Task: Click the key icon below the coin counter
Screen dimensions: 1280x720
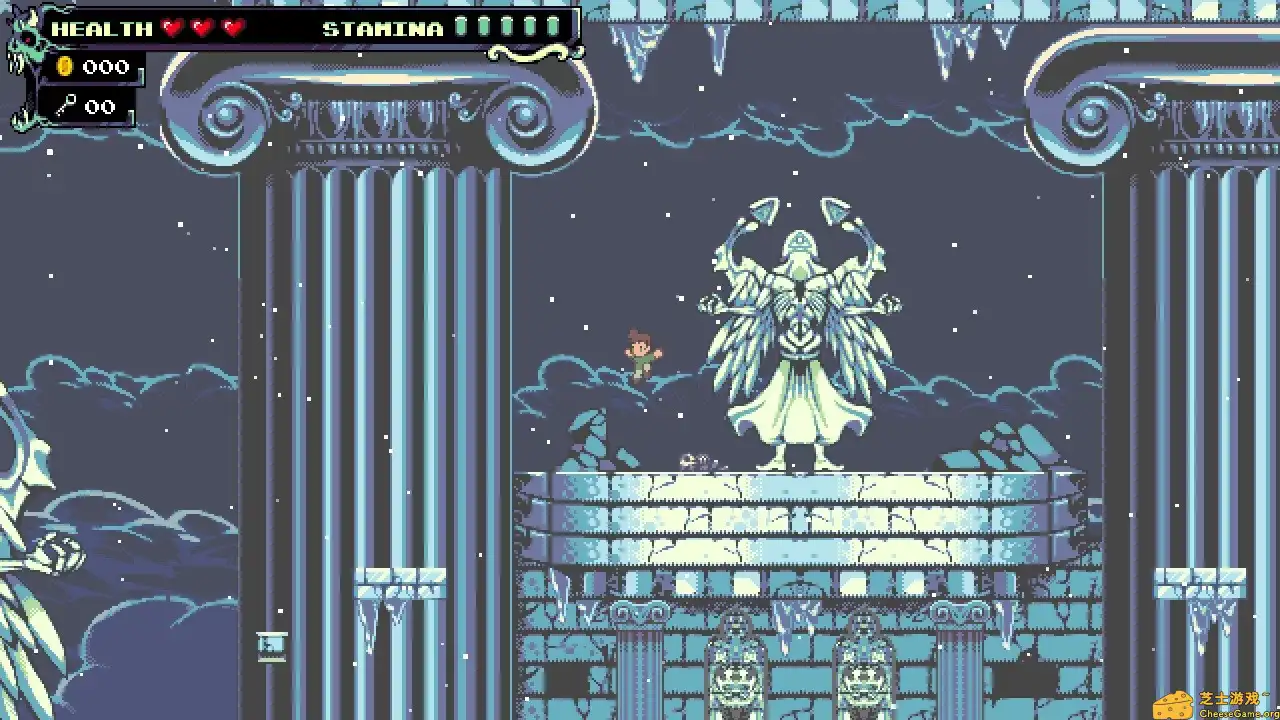Action: (64, 106)
